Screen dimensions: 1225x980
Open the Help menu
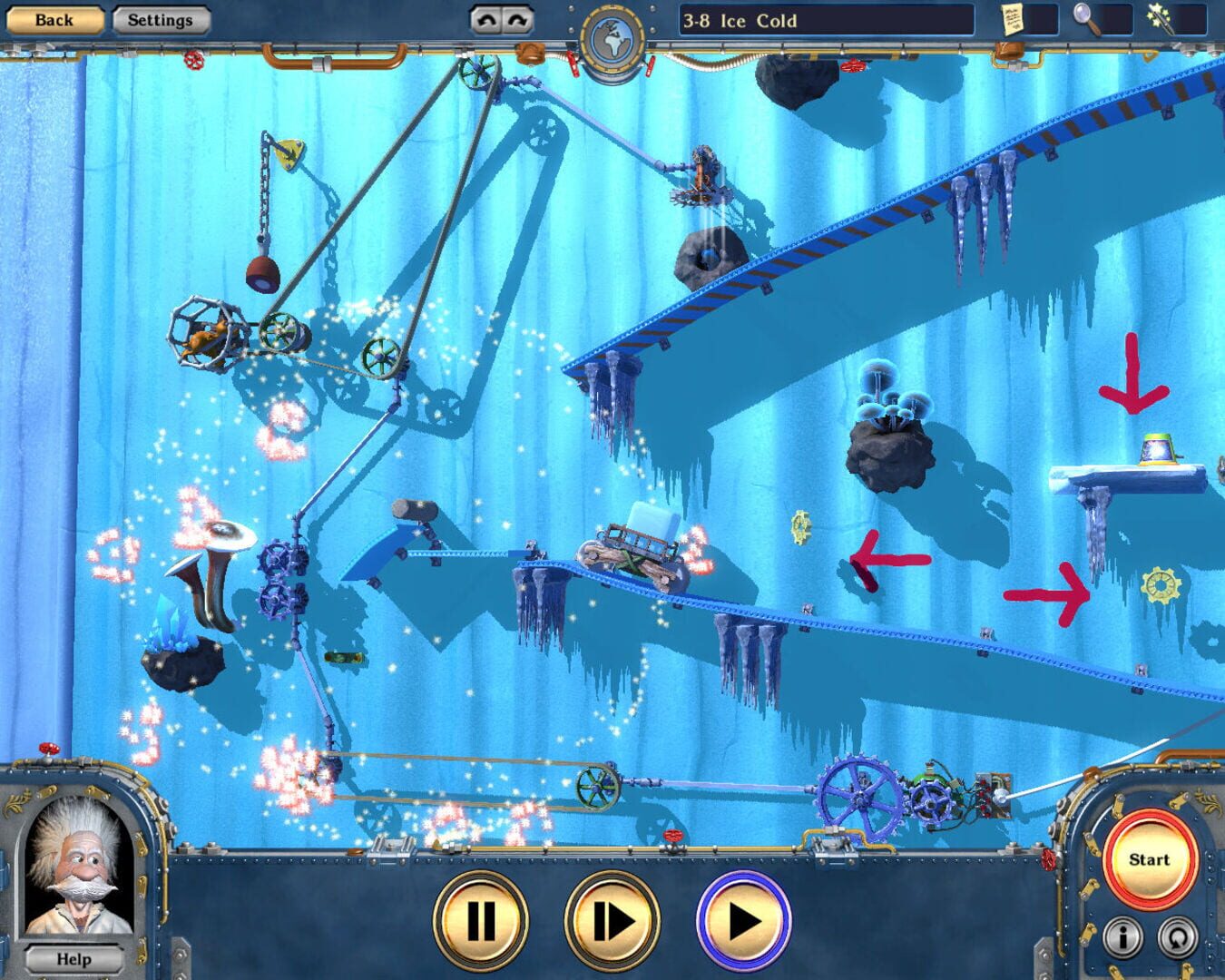click(x=74, y=958)
